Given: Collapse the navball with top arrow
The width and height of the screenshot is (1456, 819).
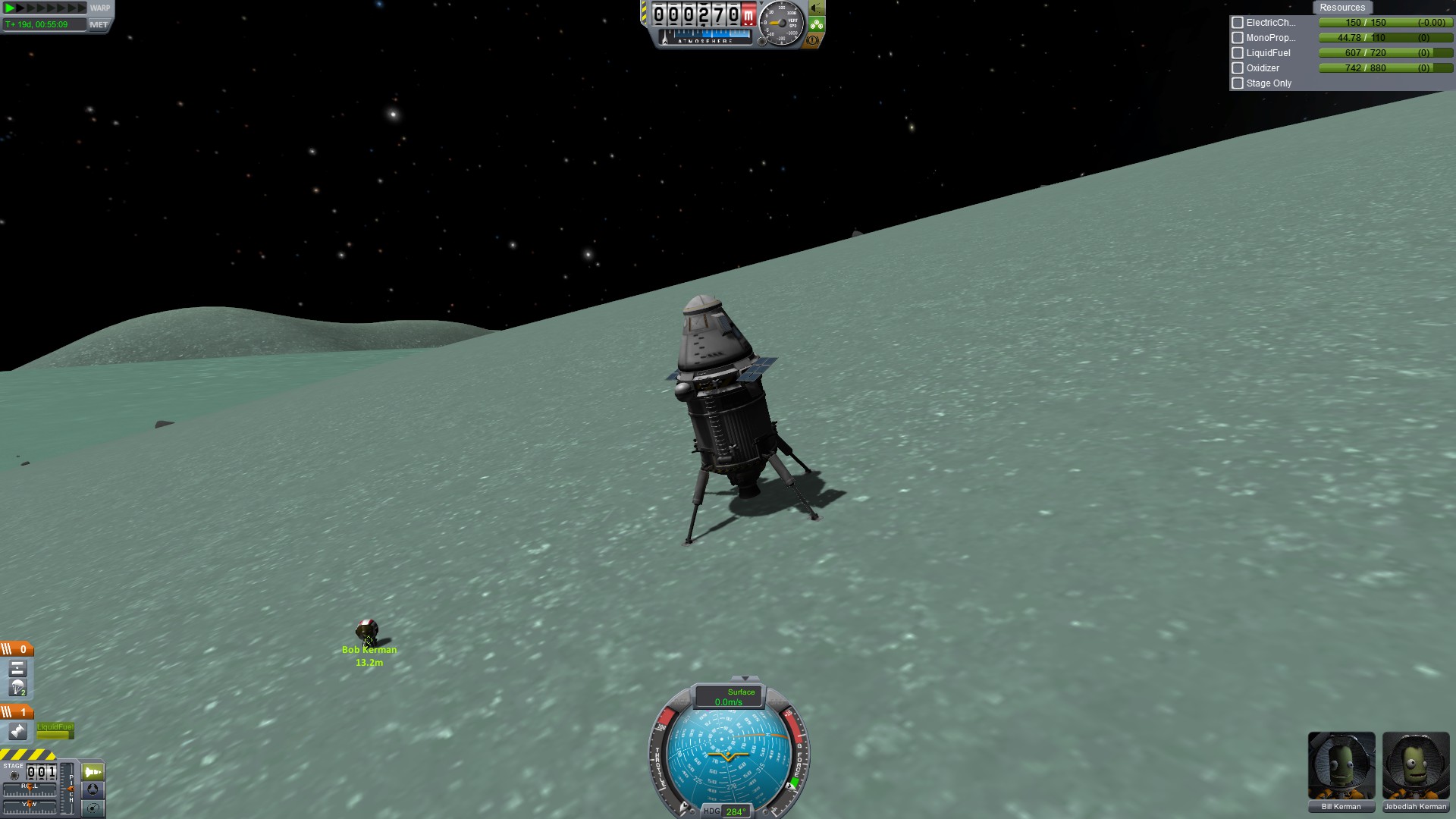Looking at the screenshot, I should pos(745,679).
